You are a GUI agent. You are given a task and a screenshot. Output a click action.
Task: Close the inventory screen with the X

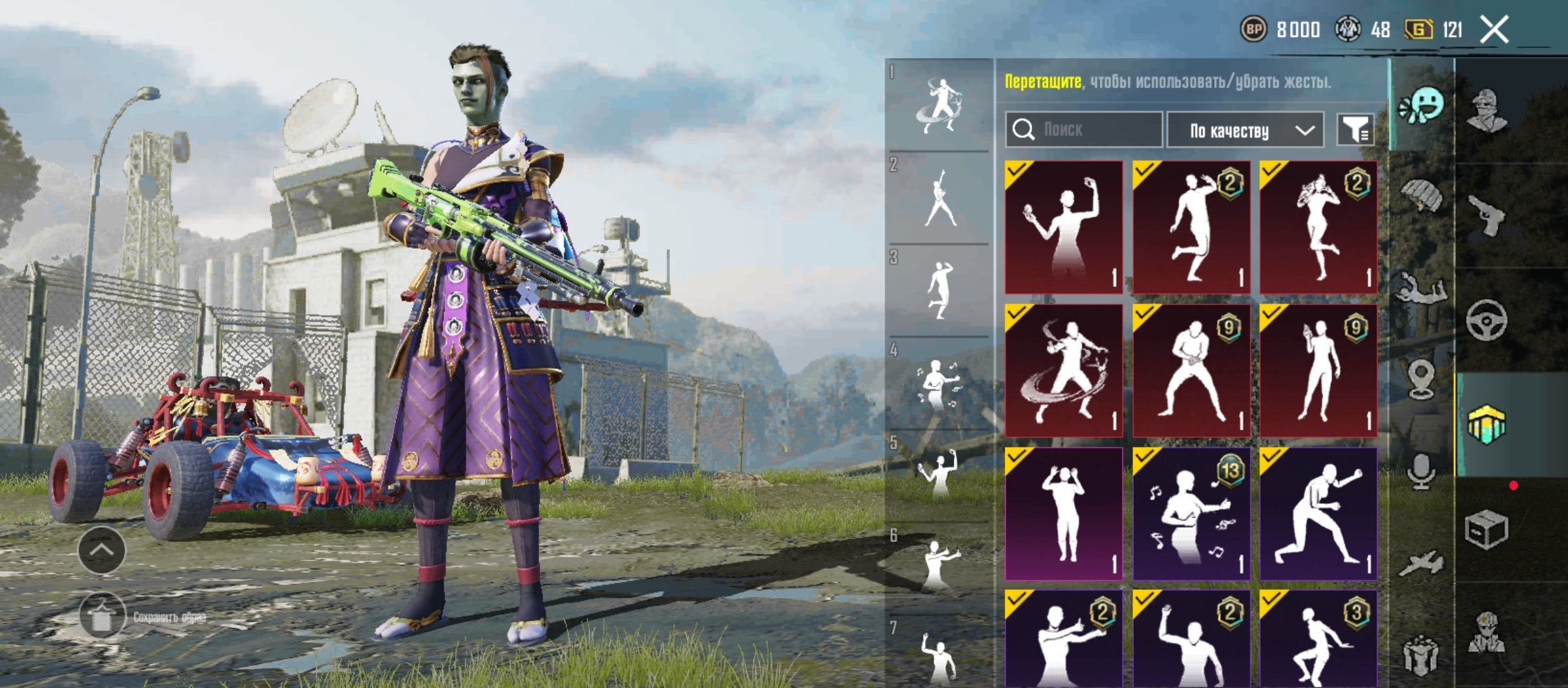pyautogui.click(x=1494, y=30)
